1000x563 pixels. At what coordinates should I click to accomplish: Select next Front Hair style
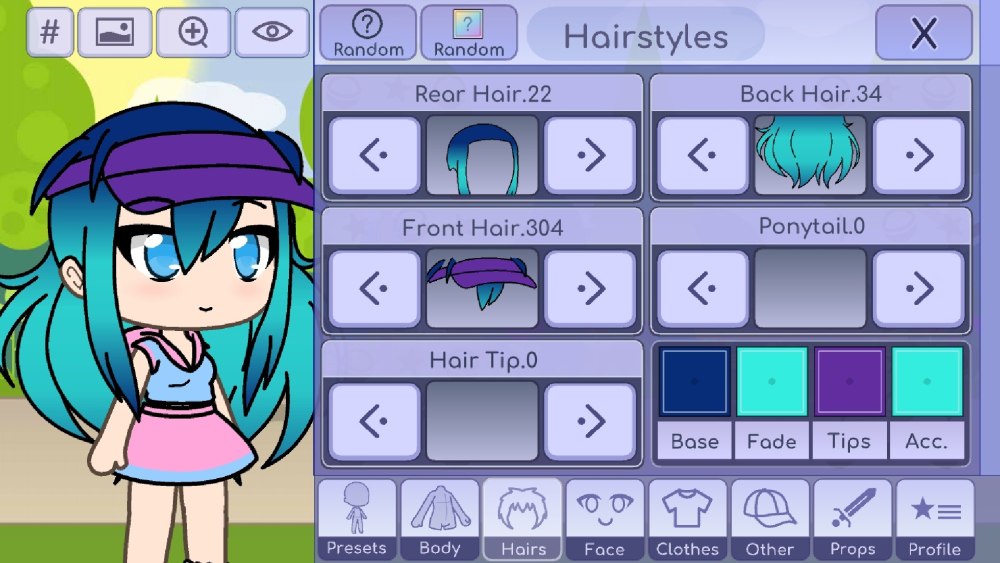(x=590, y=289)
